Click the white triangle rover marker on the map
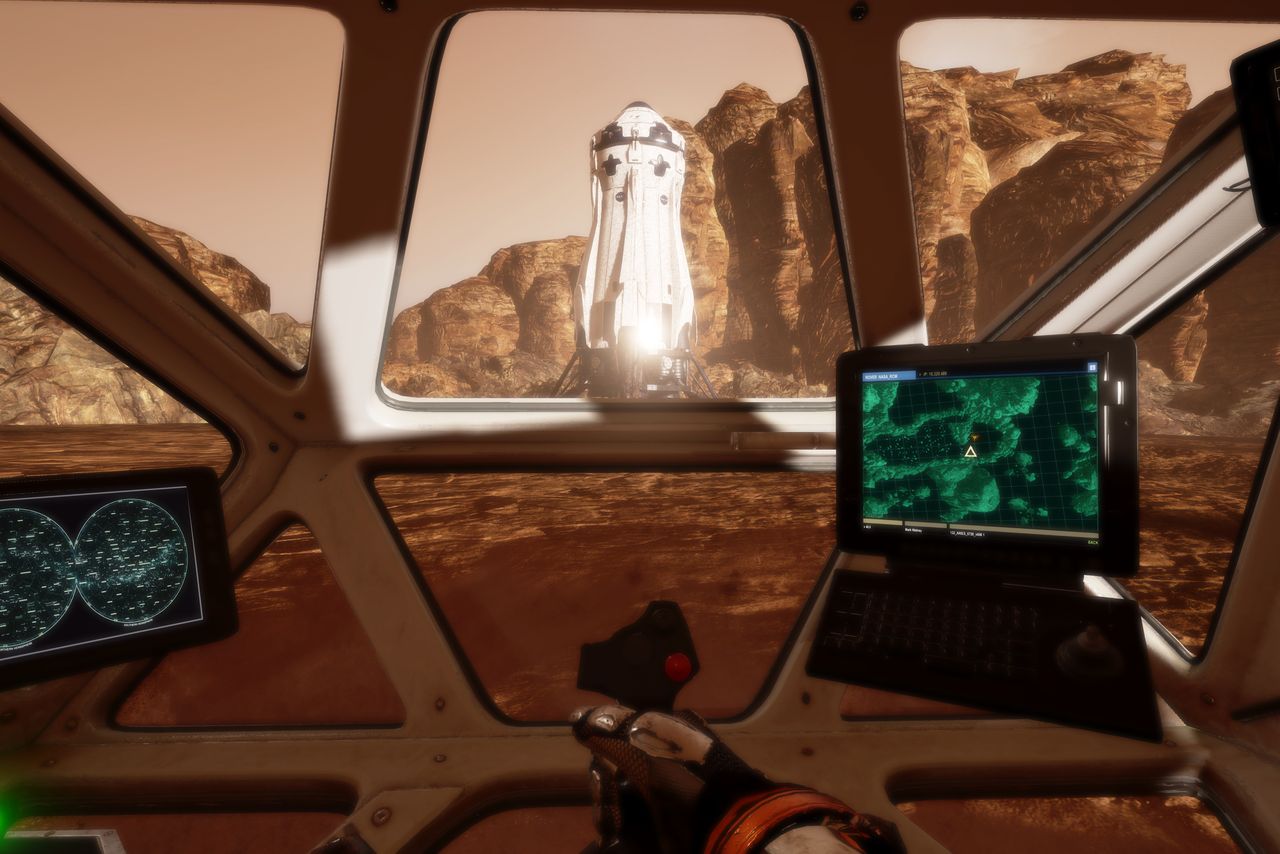The width and height of the screenshot is (1280, 854). 969,453
